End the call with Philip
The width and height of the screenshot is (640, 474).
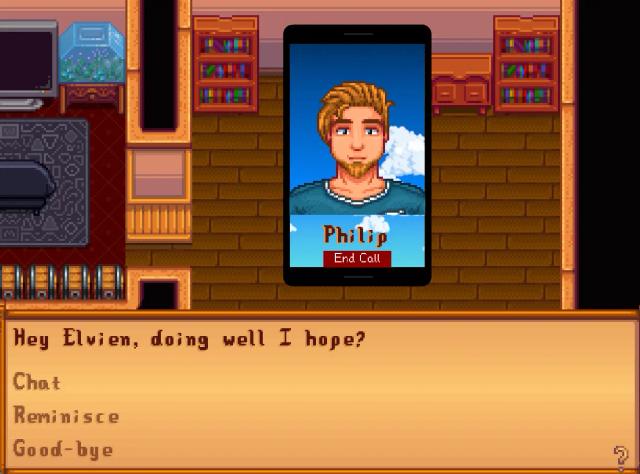tap(357, 258)
